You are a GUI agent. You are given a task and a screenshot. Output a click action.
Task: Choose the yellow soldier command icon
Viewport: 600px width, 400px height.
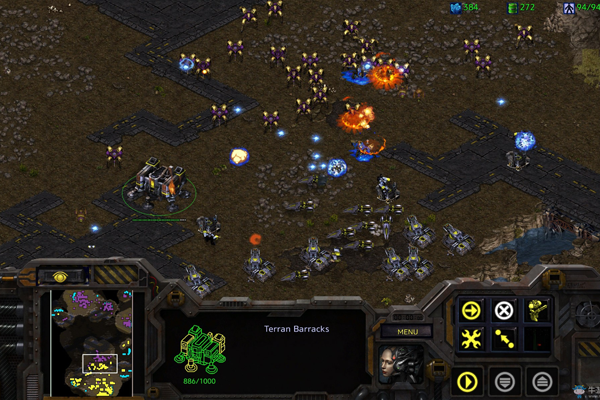(539, 310)
